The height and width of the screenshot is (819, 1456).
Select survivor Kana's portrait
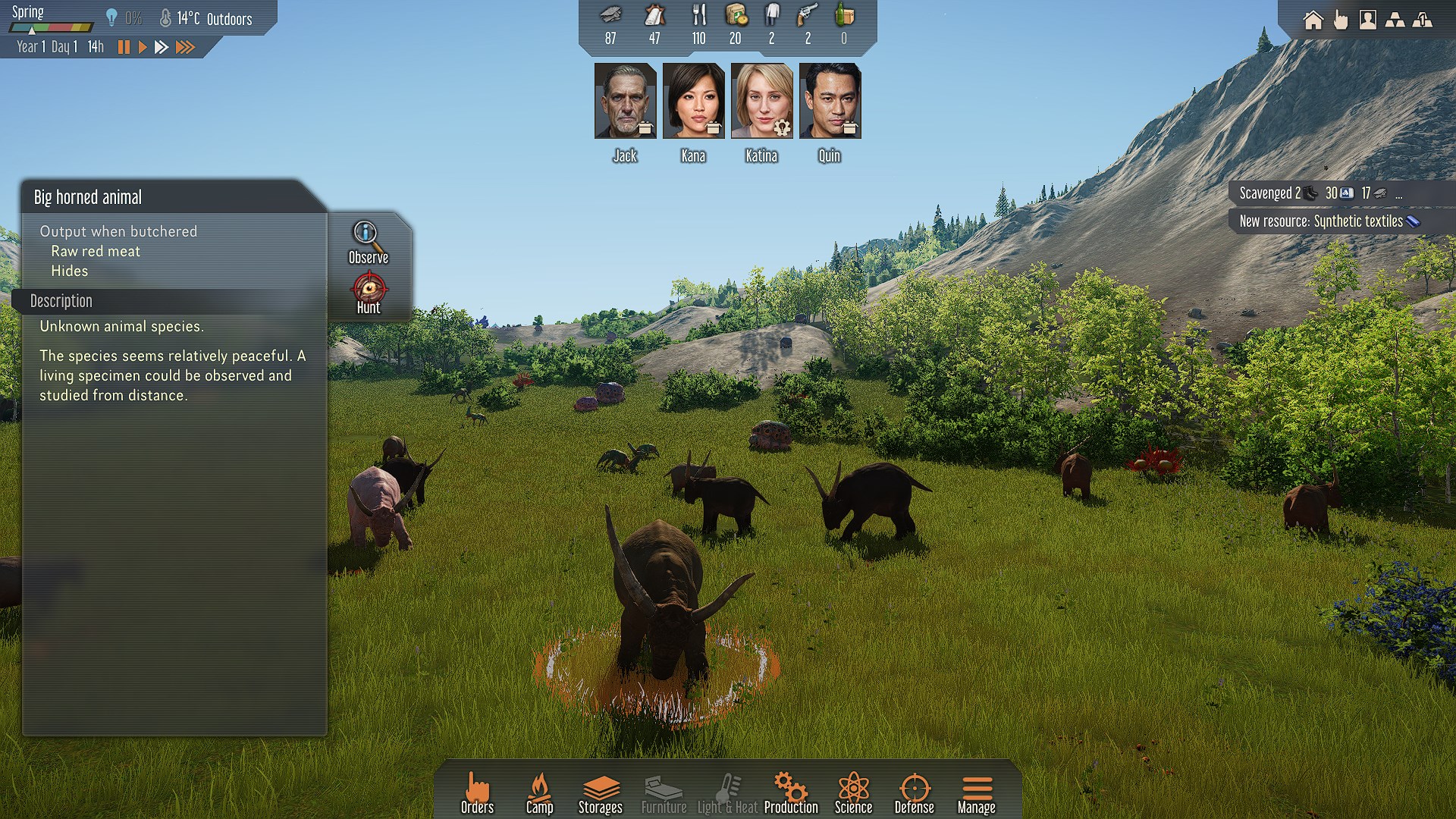[x=693, y=101]
